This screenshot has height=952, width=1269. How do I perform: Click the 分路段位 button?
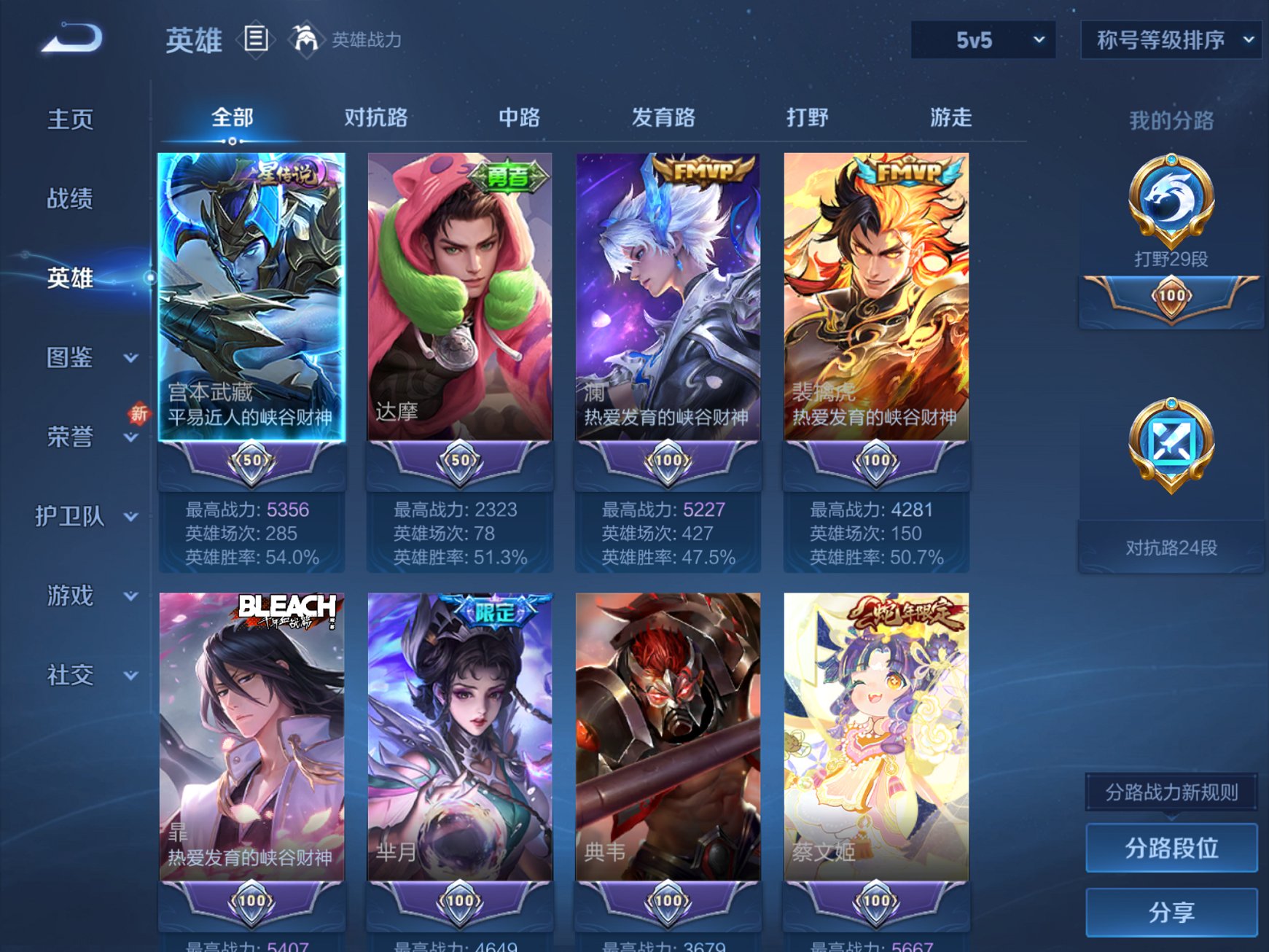point(1170,848)
